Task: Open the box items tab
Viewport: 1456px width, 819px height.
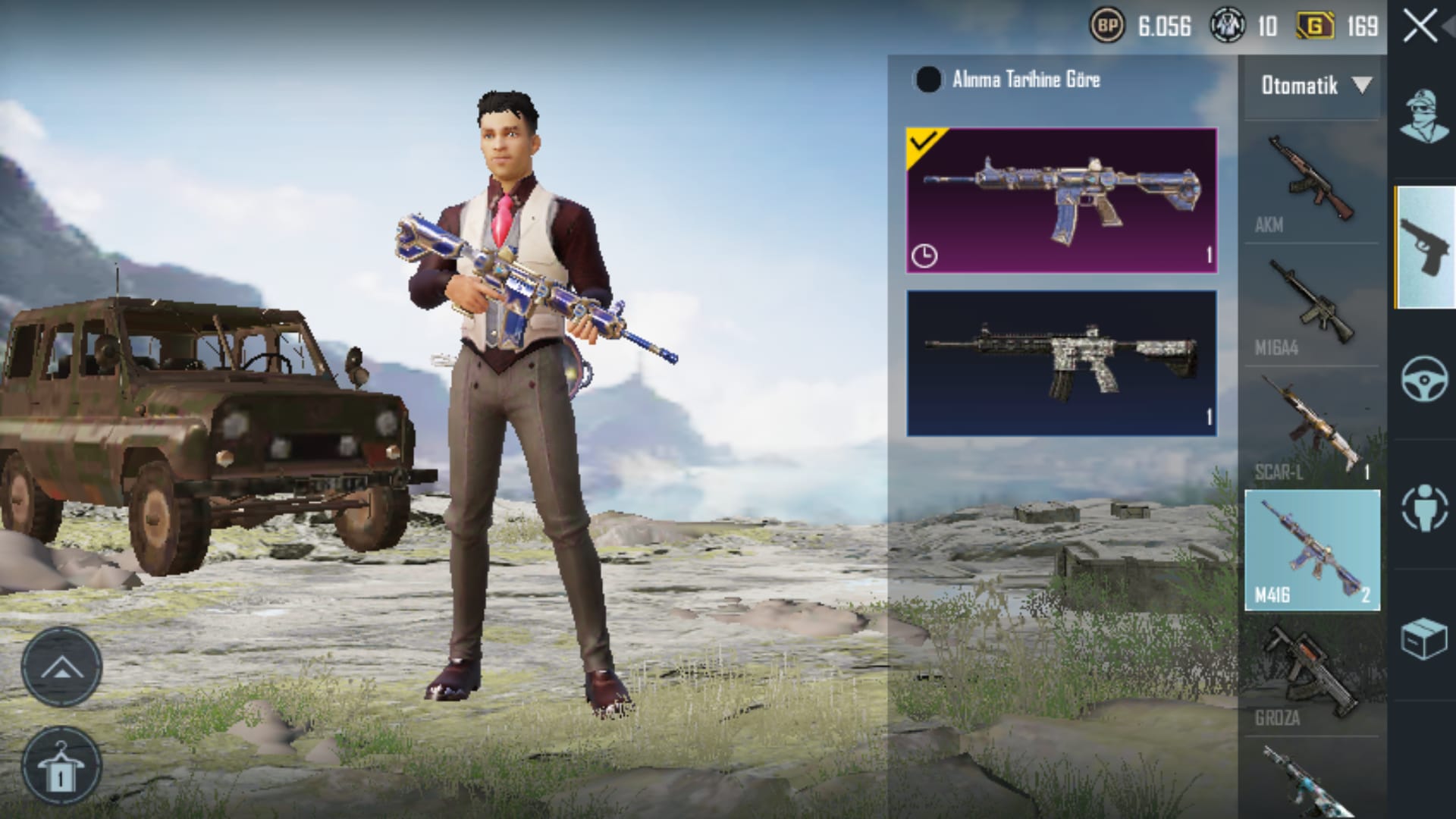Action: (x=1423, y=638)
